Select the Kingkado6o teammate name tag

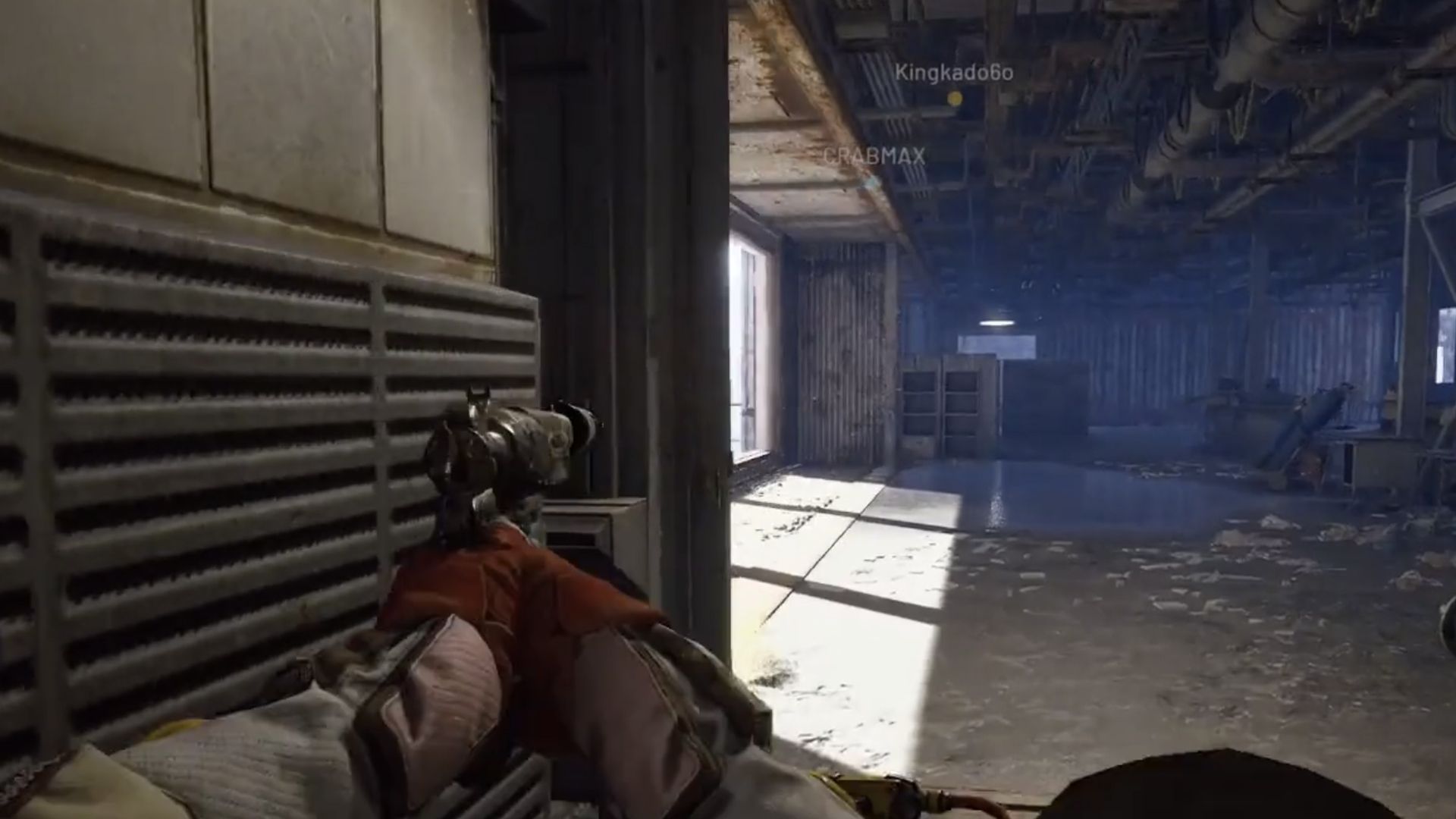(954, 73)
